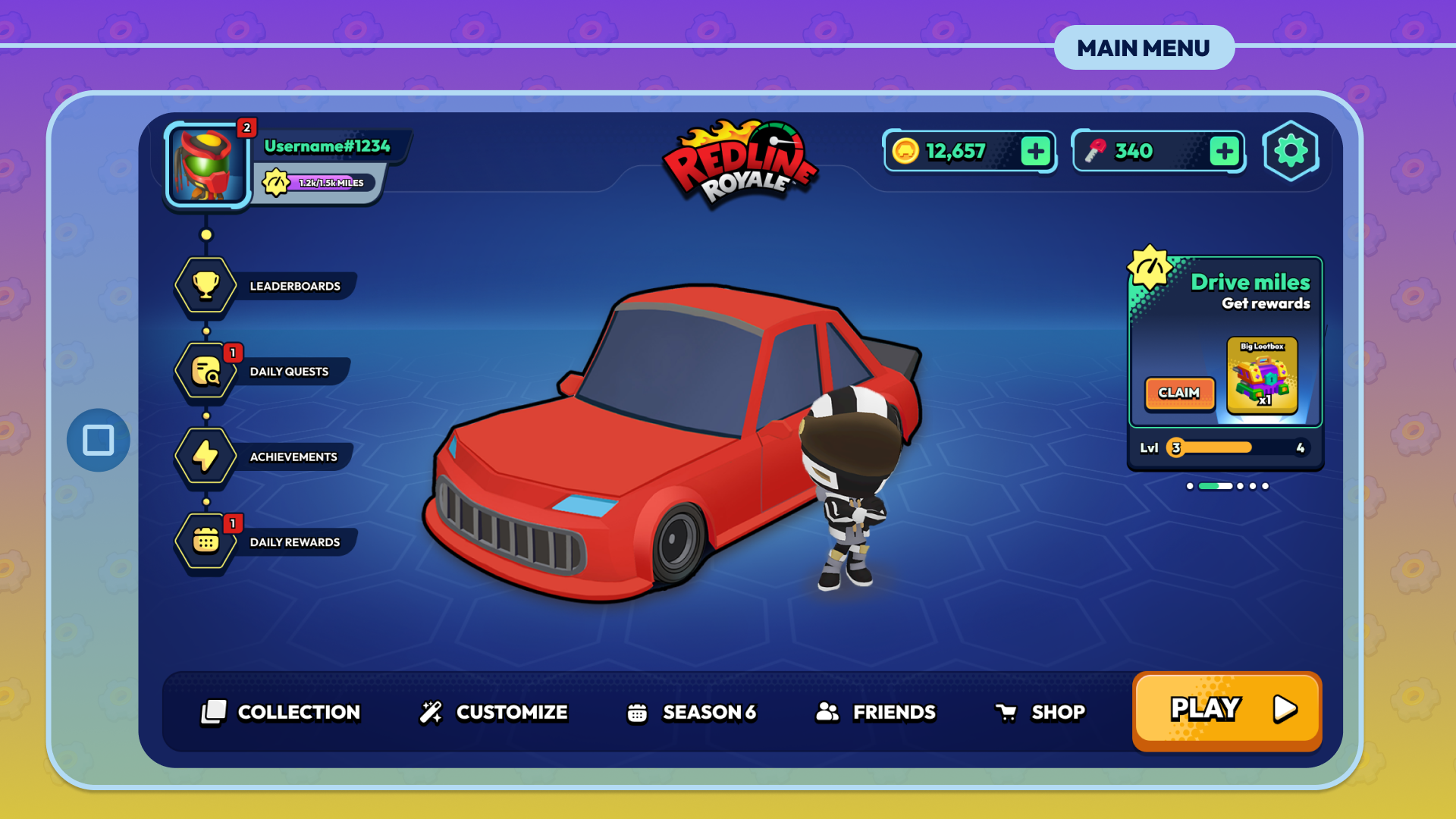Open settings with the gear icon
Screen dimensions: 1456x819
point(1291,151)
